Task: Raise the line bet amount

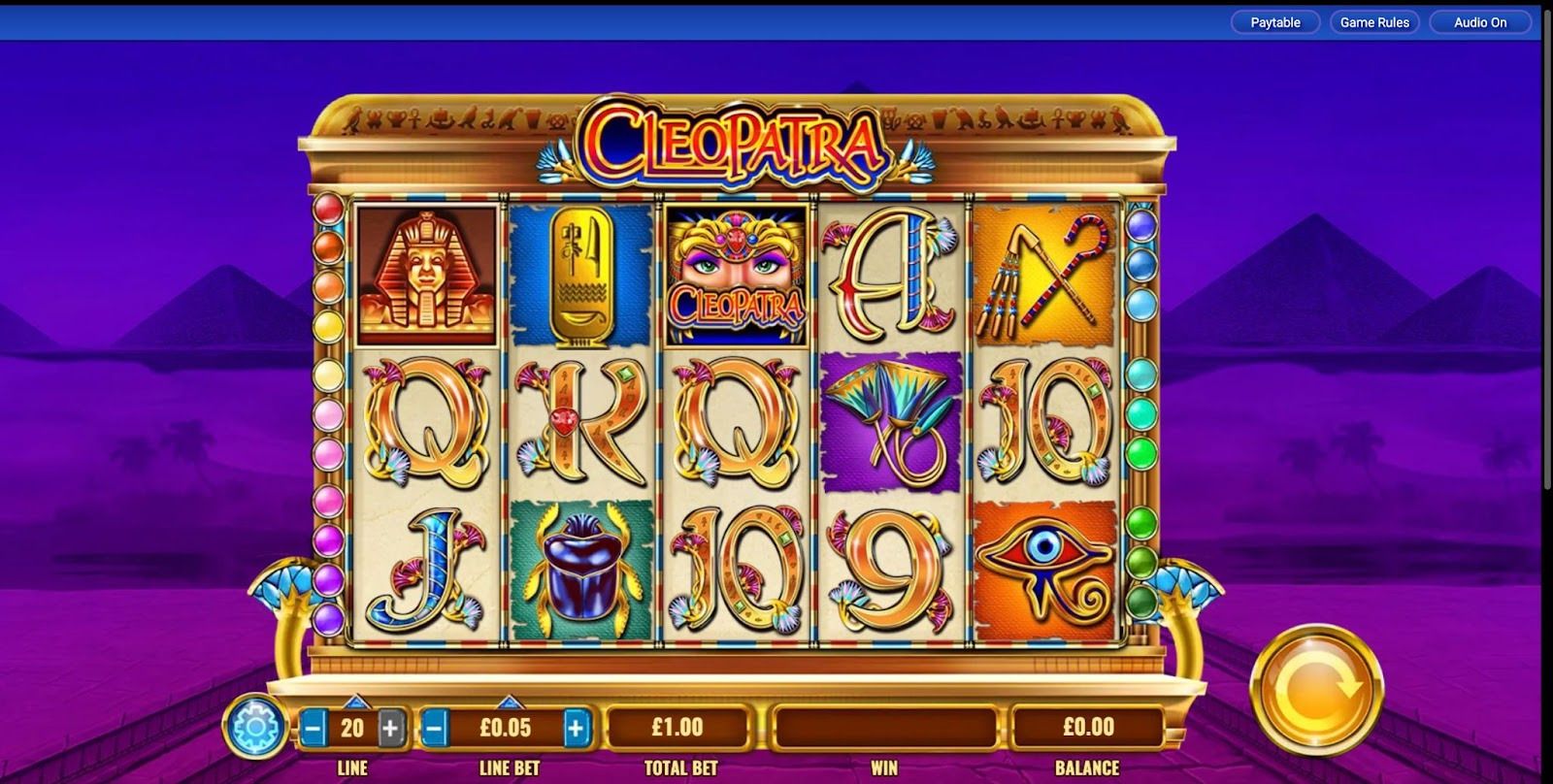Action: (576, 727)
